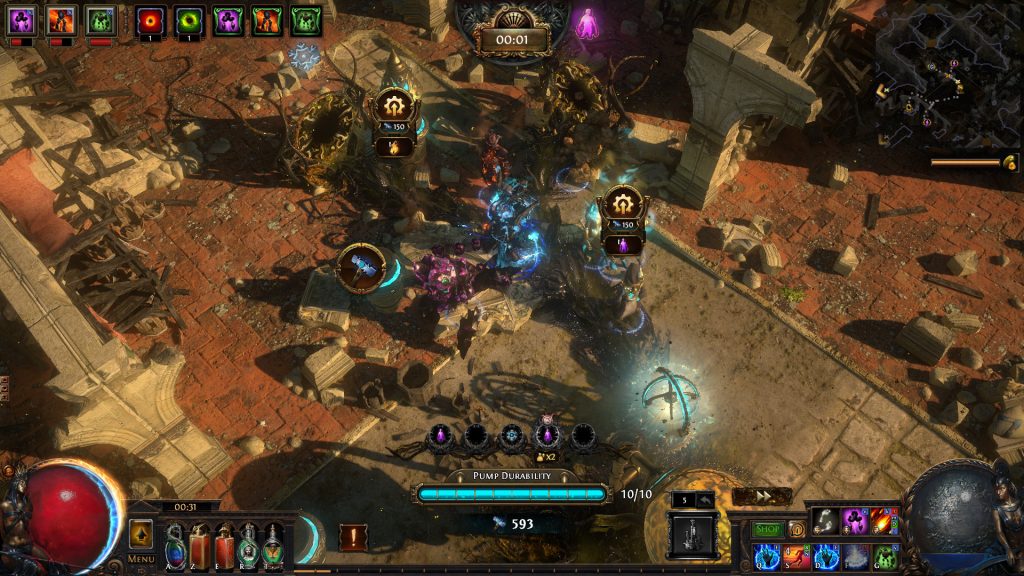Click the orange exclamation mark notification
This screenshot has height=576, width=1024.
pyautogui.click(x=352, y=537)
